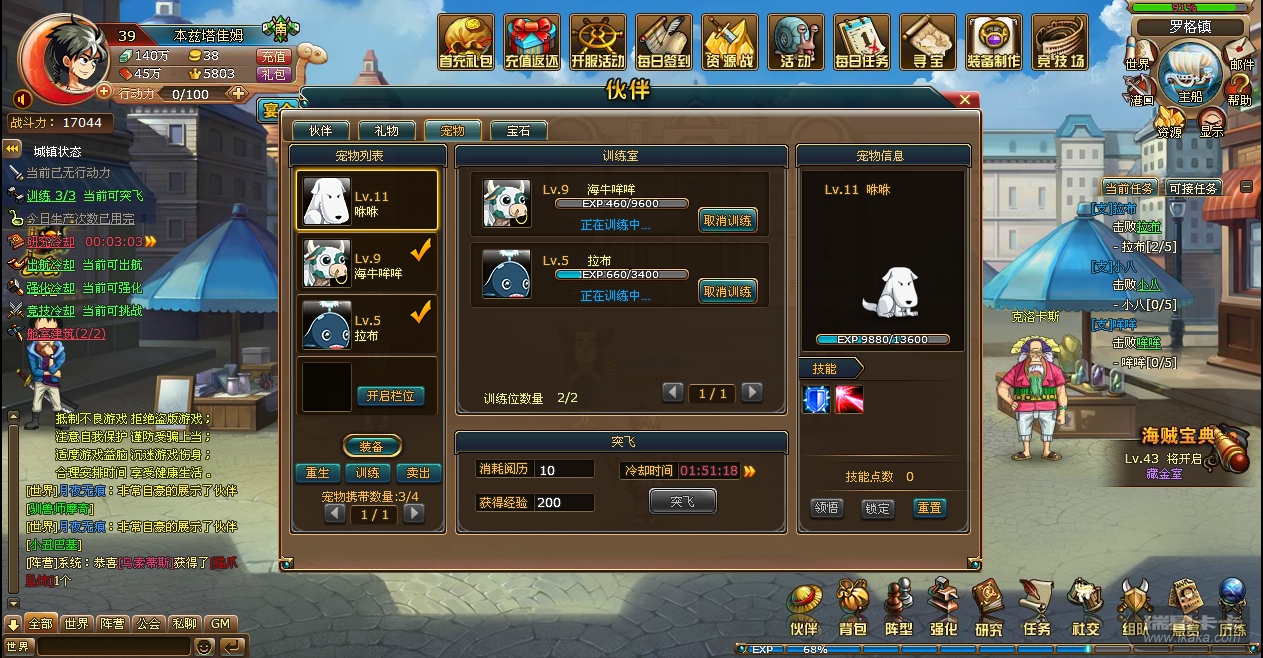
Task: Open the 宝石 gem tab
Action: pyautogui.click(x=518, y=131)
